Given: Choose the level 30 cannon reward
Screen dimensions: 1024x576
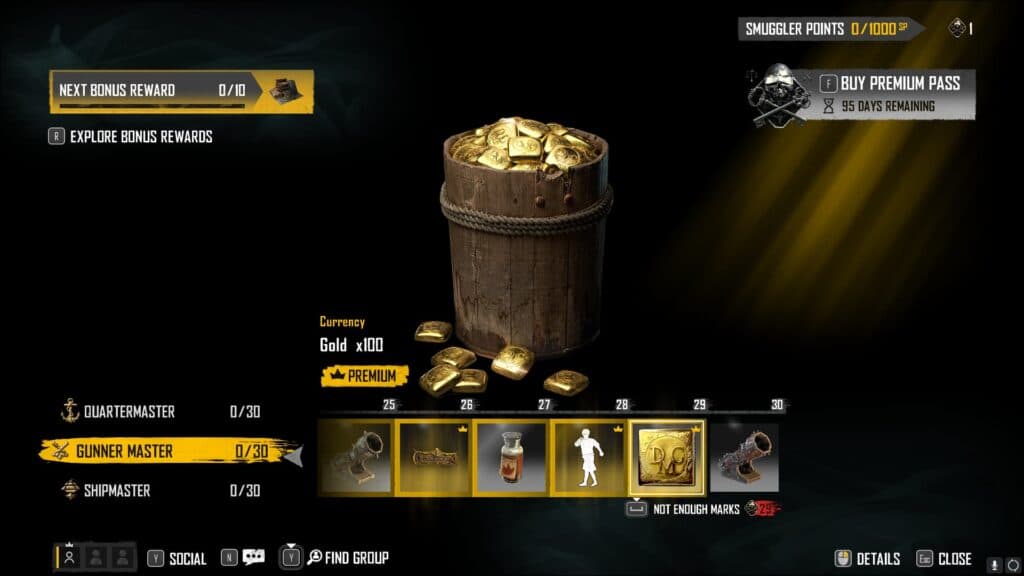Looking at the screenshot, I should [744, 458].
